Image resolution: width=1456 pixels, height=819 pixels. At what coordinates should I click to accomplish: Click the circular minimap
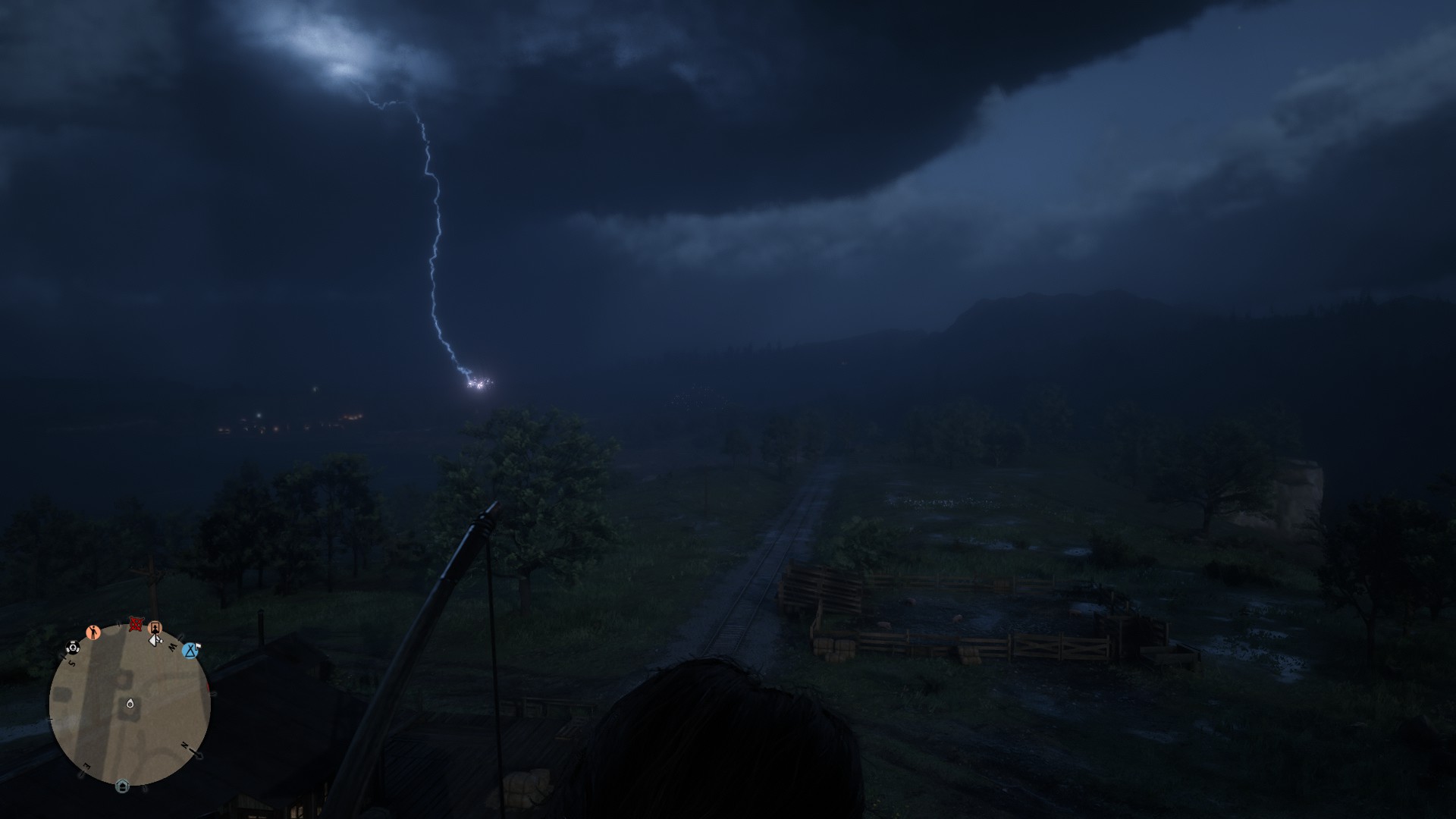coord(129,705)
